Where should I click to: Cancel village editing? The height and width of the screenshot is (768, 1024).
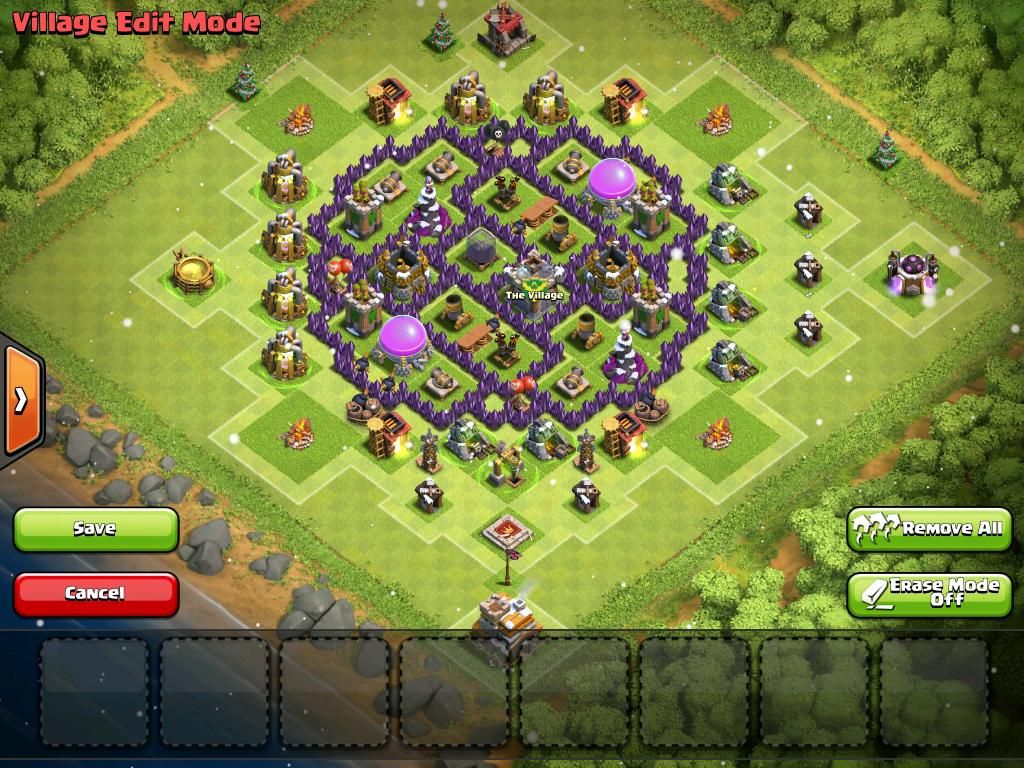95,593
